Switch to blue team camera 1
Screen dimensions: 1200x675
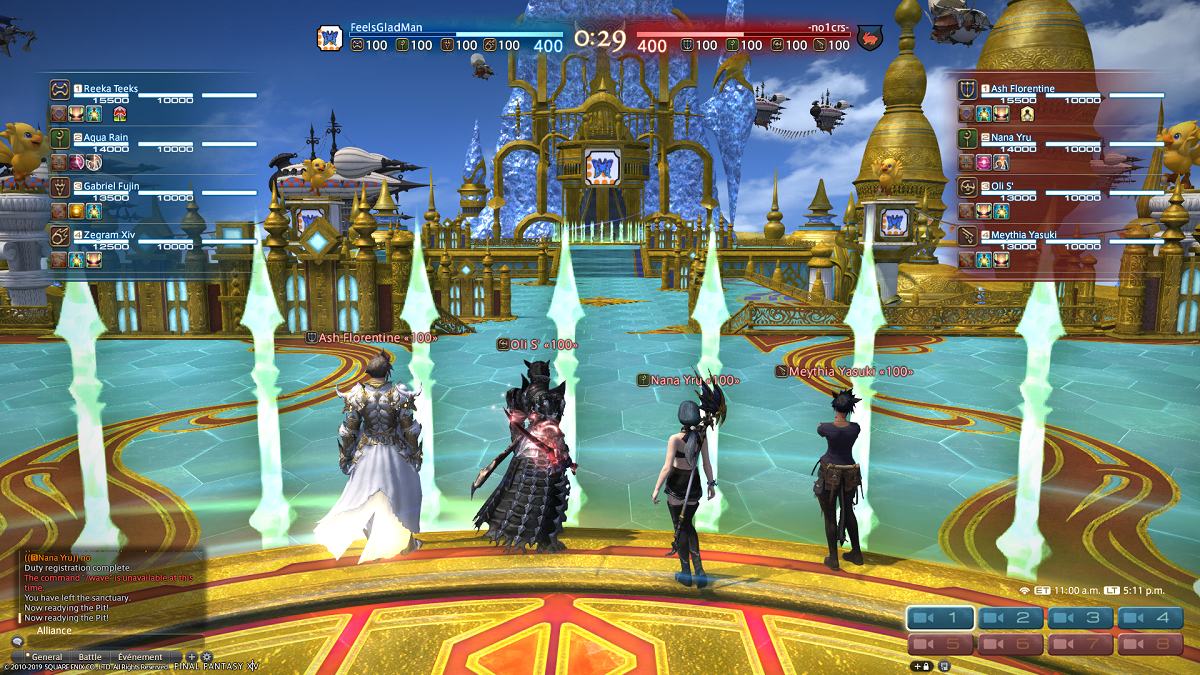pyautogui.click(x=940, y=618)
